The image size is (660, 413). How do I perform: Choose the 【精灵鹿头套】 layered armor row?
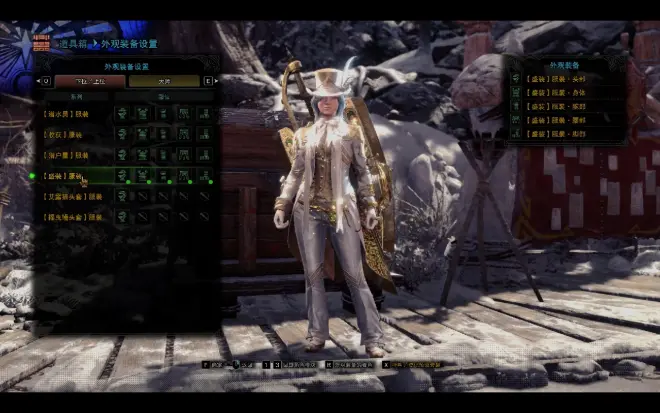pyautogui.click(x=72, y=217)
